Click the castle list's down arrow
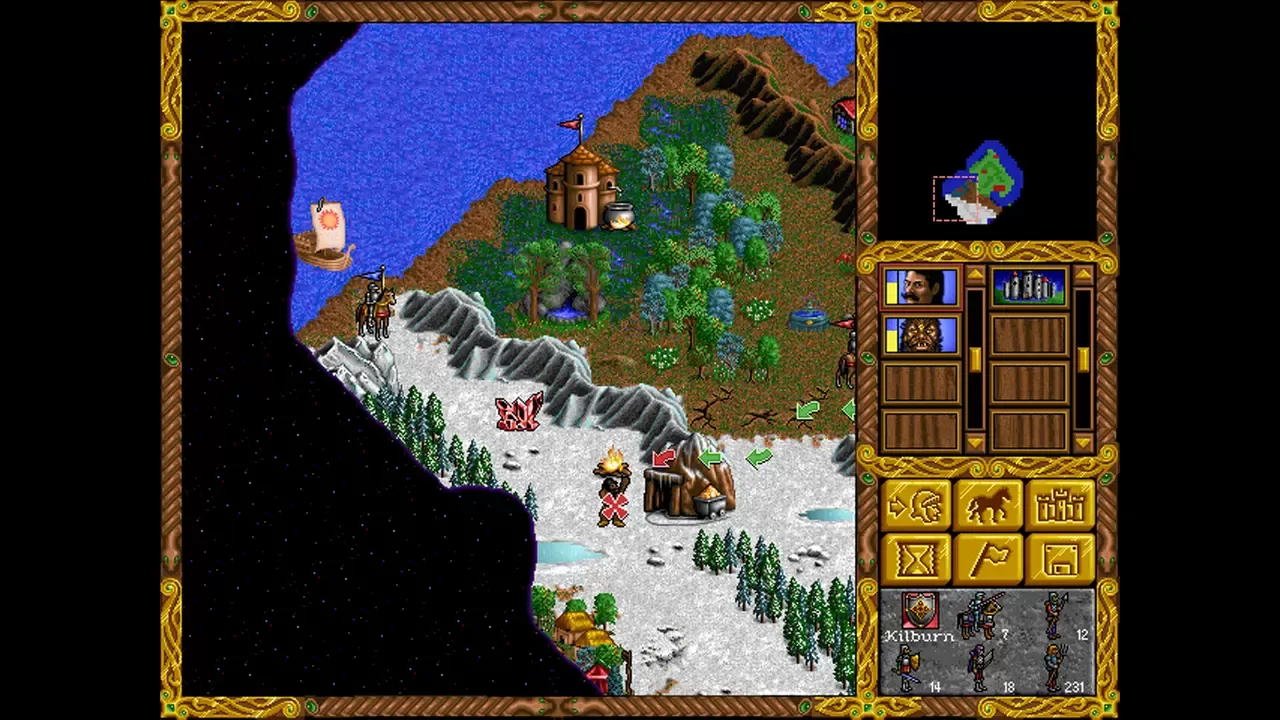This screenshot has height=720, width=1280. pyautogui.click(x=1083, y=442)
